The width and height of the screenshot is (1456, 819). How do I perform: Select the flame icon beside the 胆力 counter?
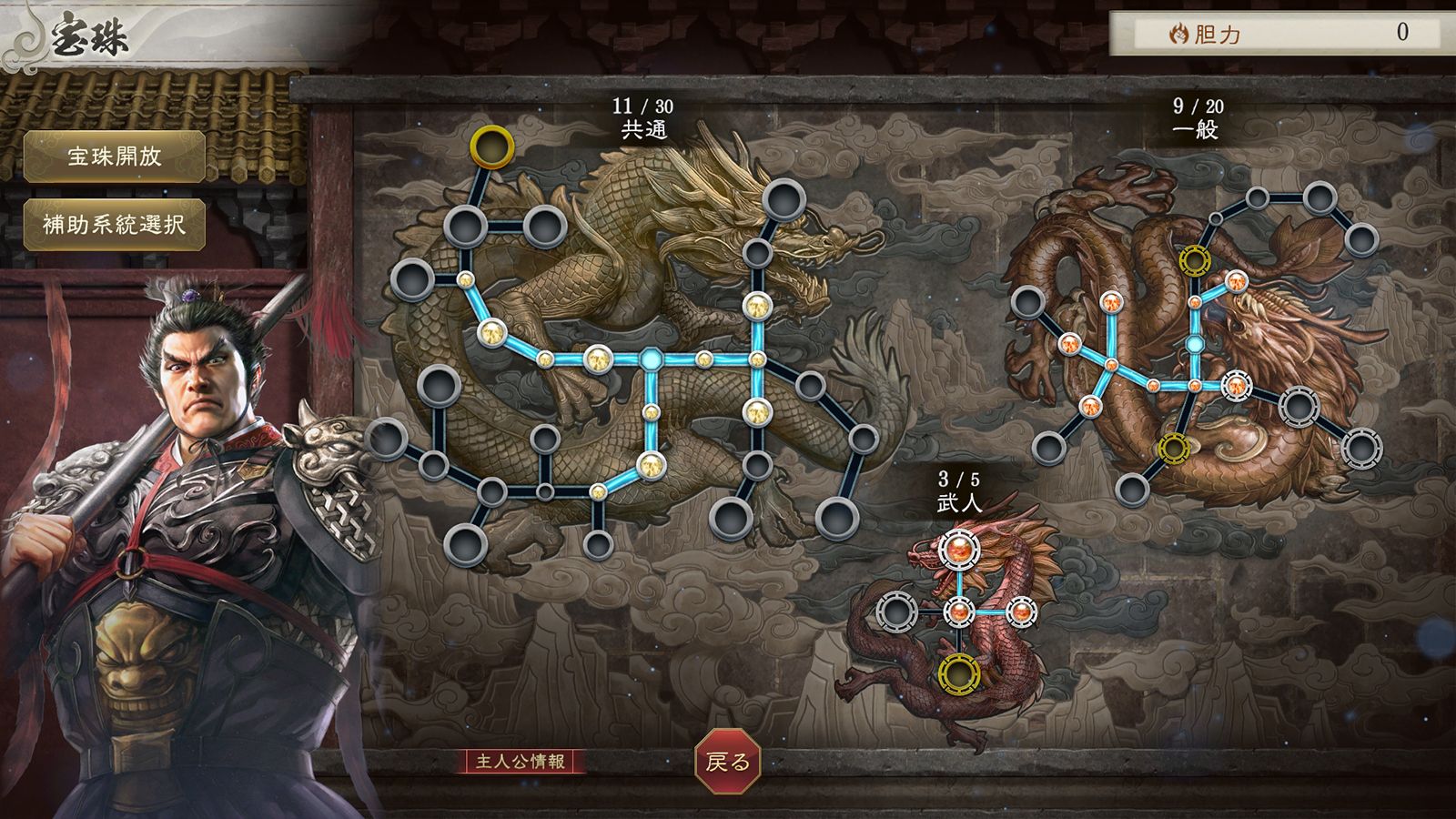pos(1179,34)
